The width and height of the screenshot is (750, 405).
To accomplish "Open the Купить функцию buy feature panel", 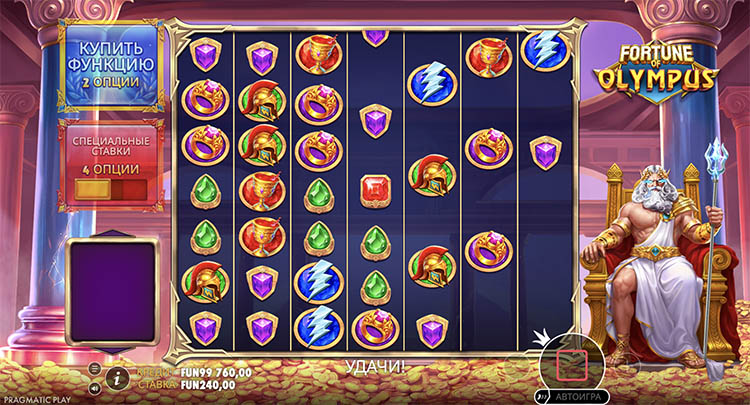I will tap(109, 64).
